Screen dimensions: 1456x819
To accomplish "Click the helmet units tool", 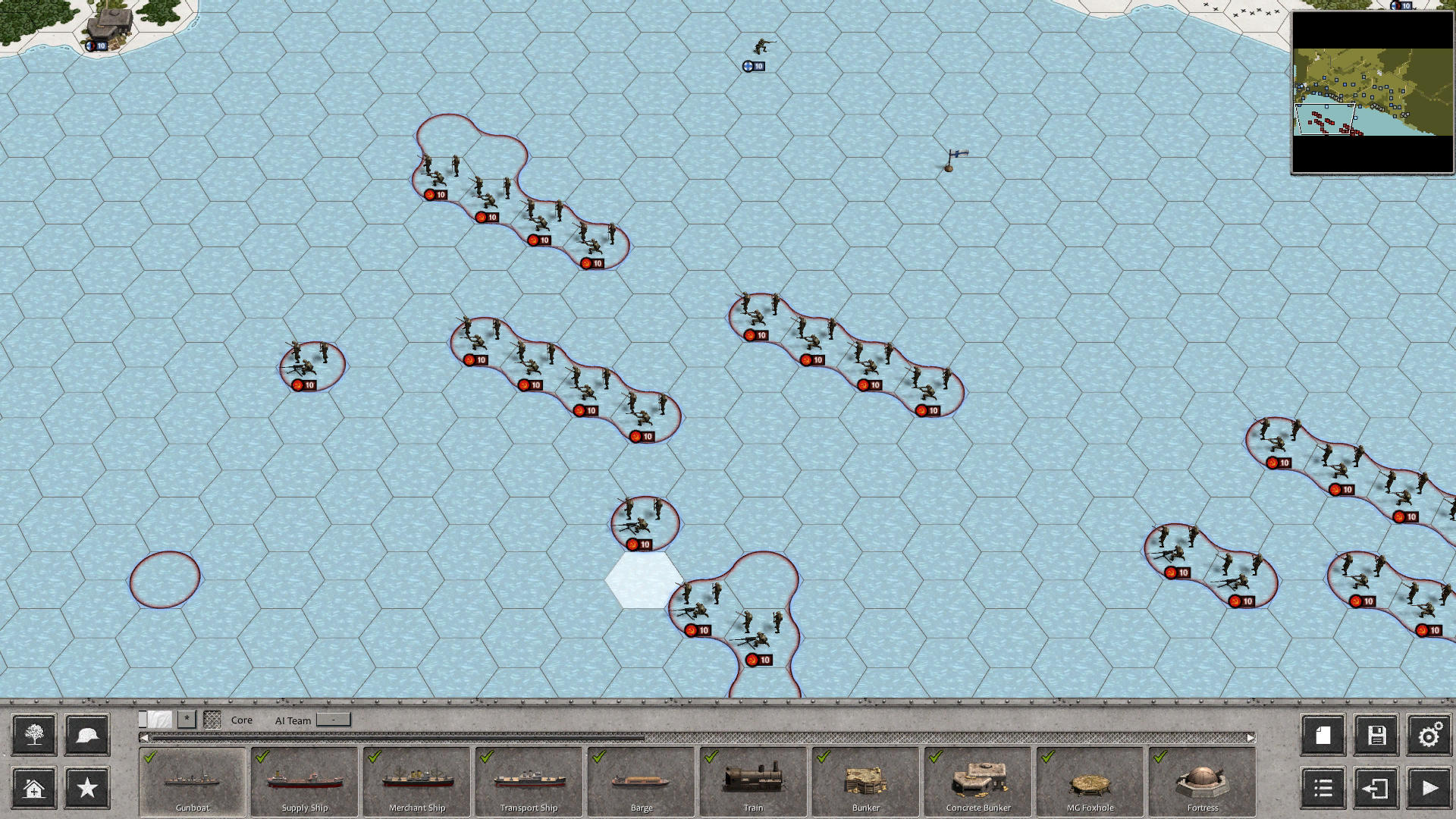I will [x=87, y=734].
